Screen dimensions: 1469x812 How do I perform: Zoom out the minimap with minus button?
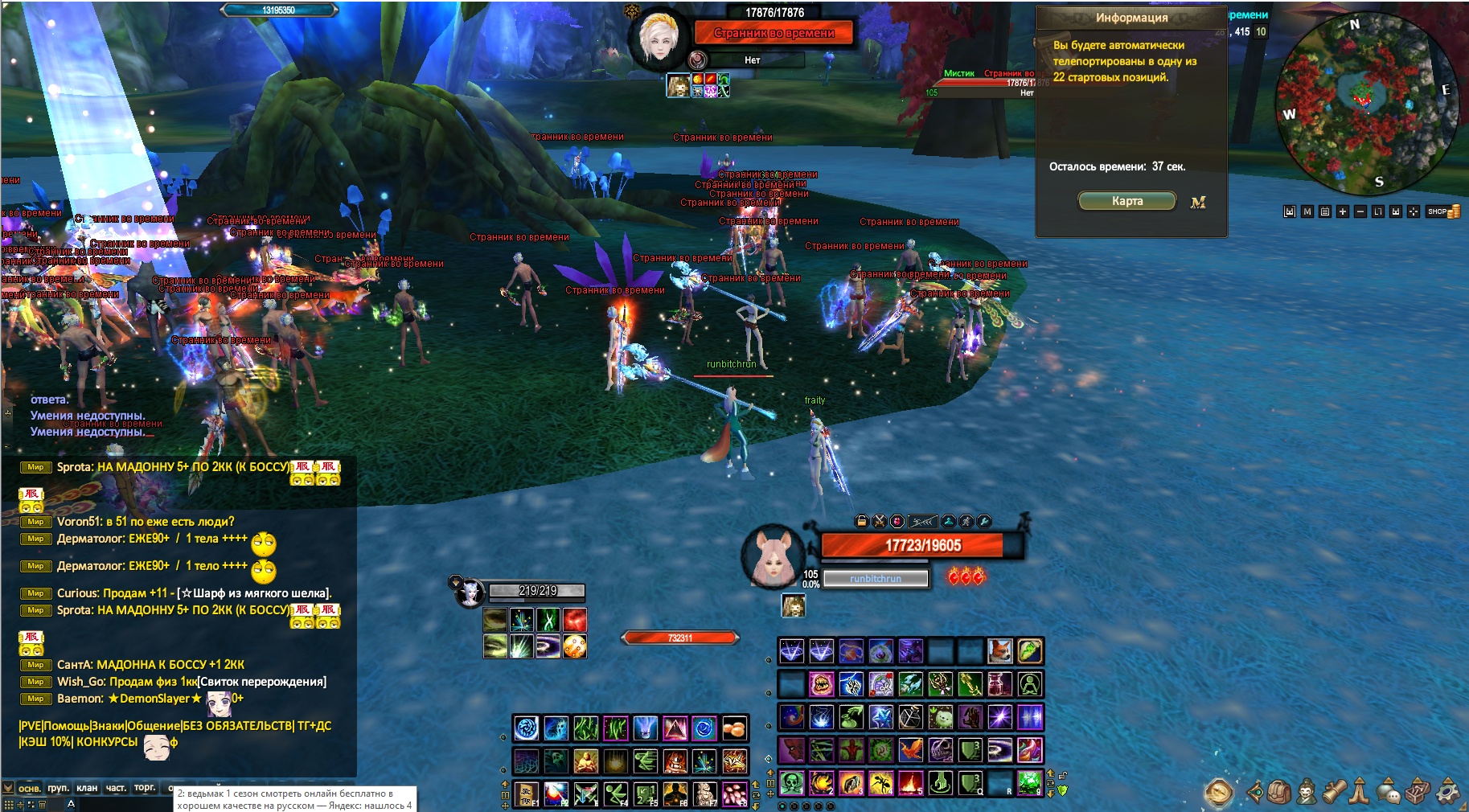point(1360,211)
